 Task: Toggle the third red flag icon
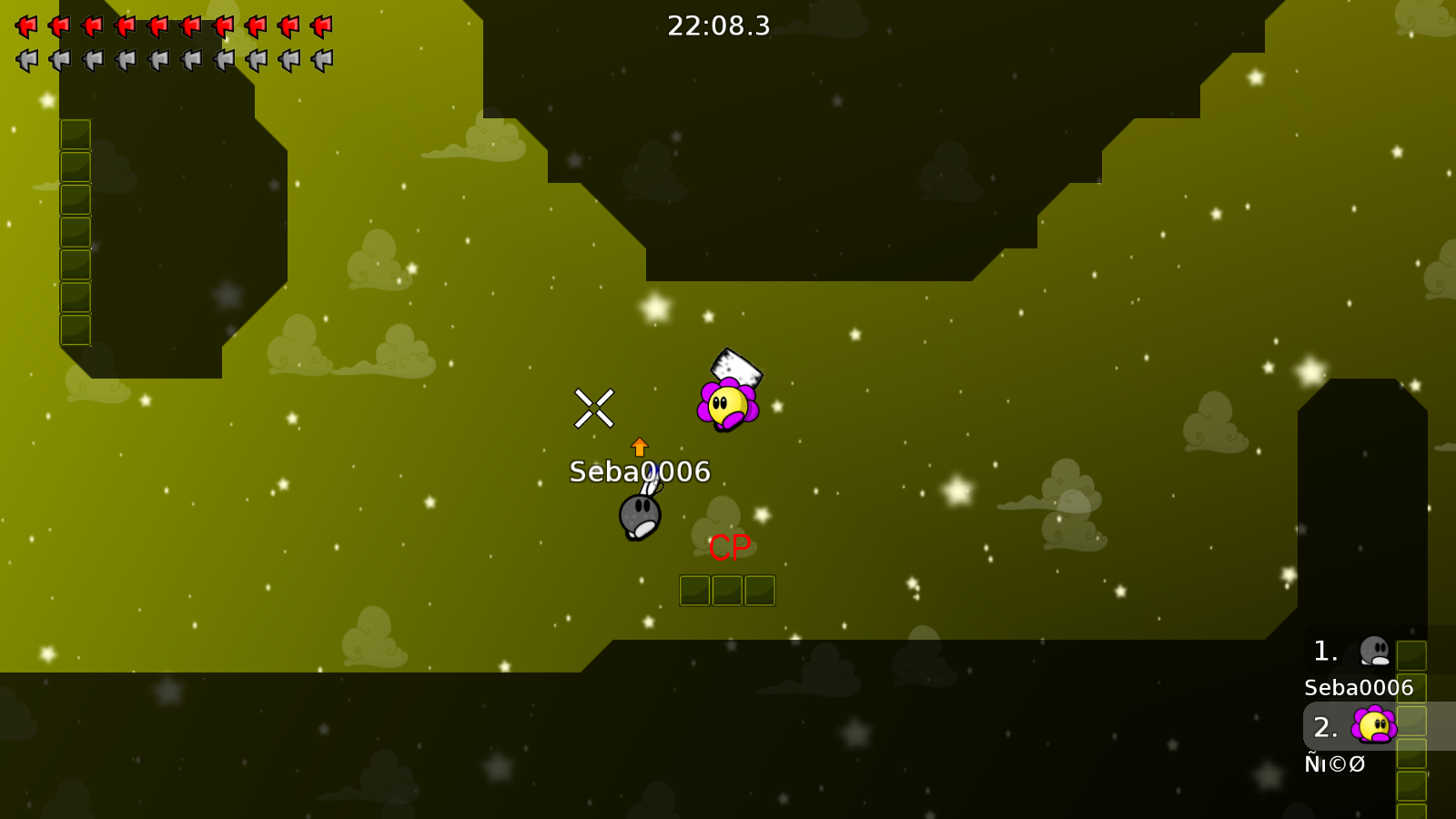(x=90, y=25)
